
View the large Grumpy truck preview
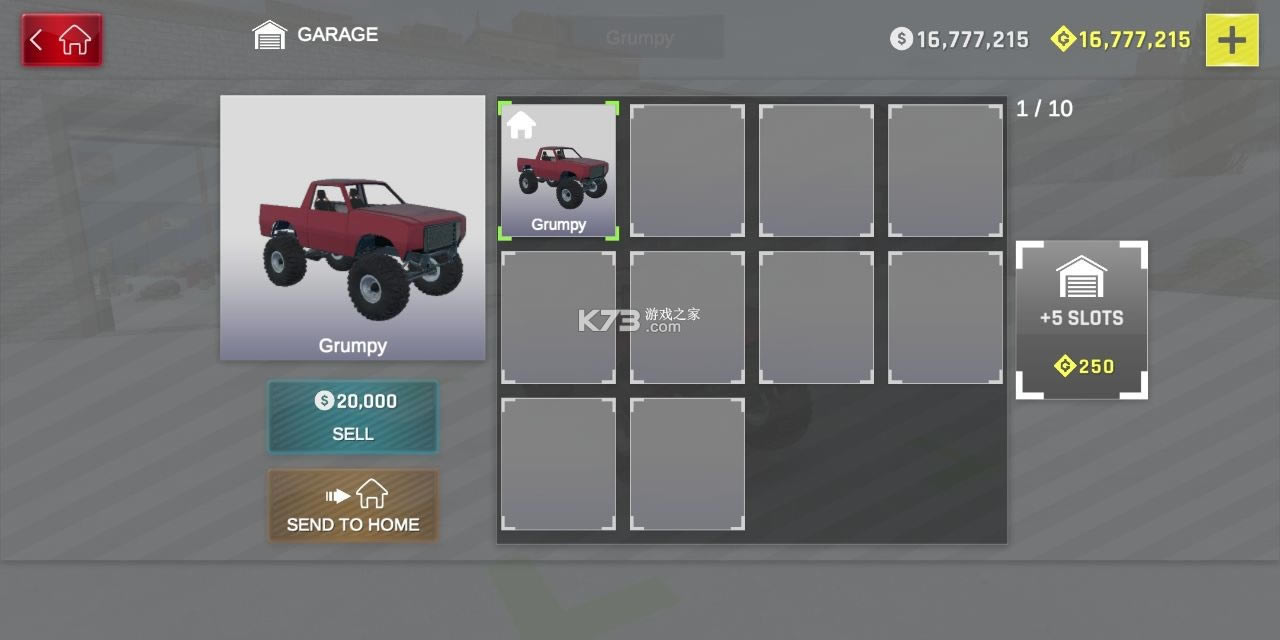tap(352, 227)
